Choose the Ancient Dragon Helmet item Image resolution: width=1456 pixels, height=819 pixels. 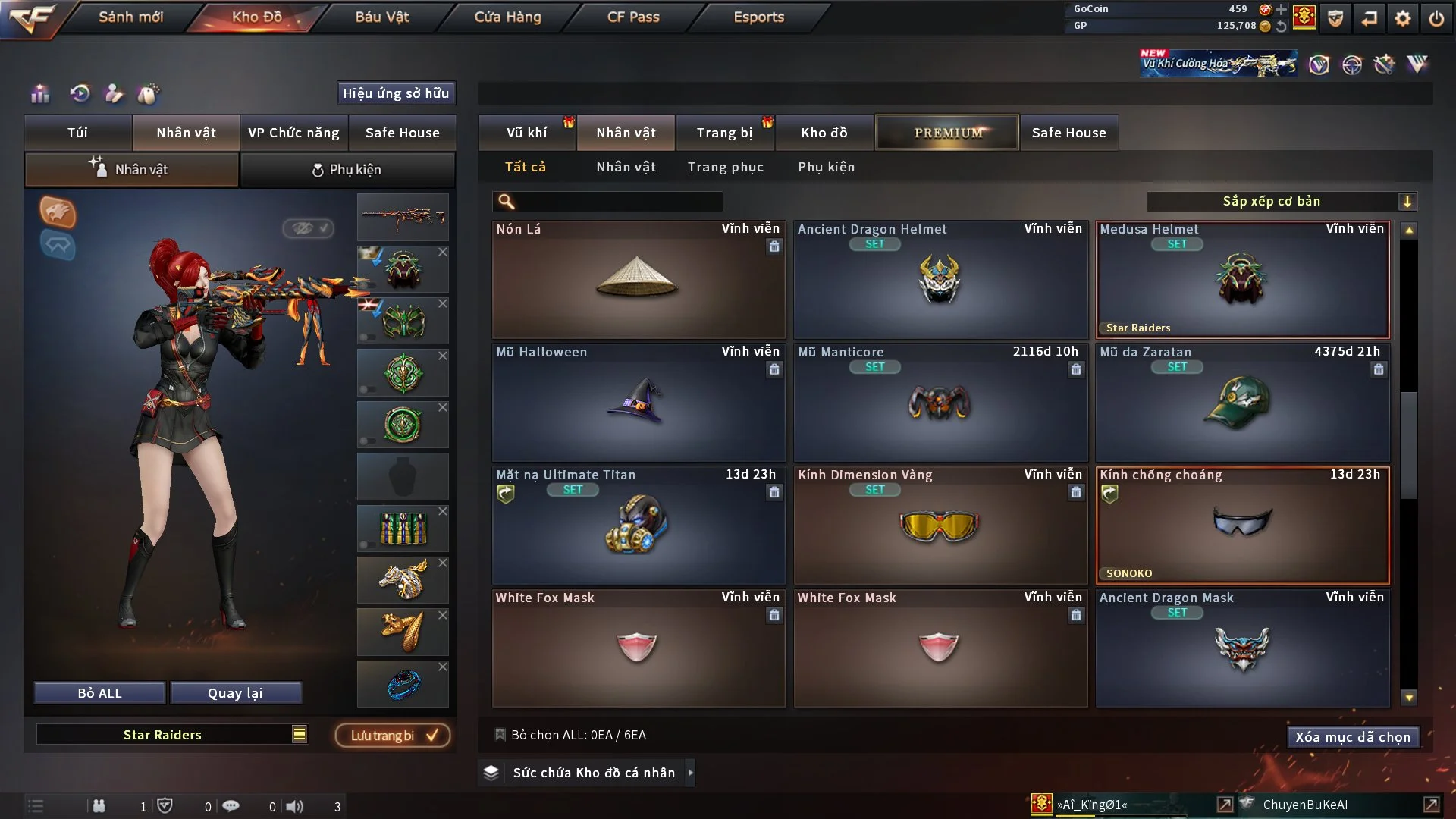click(940, 280)
